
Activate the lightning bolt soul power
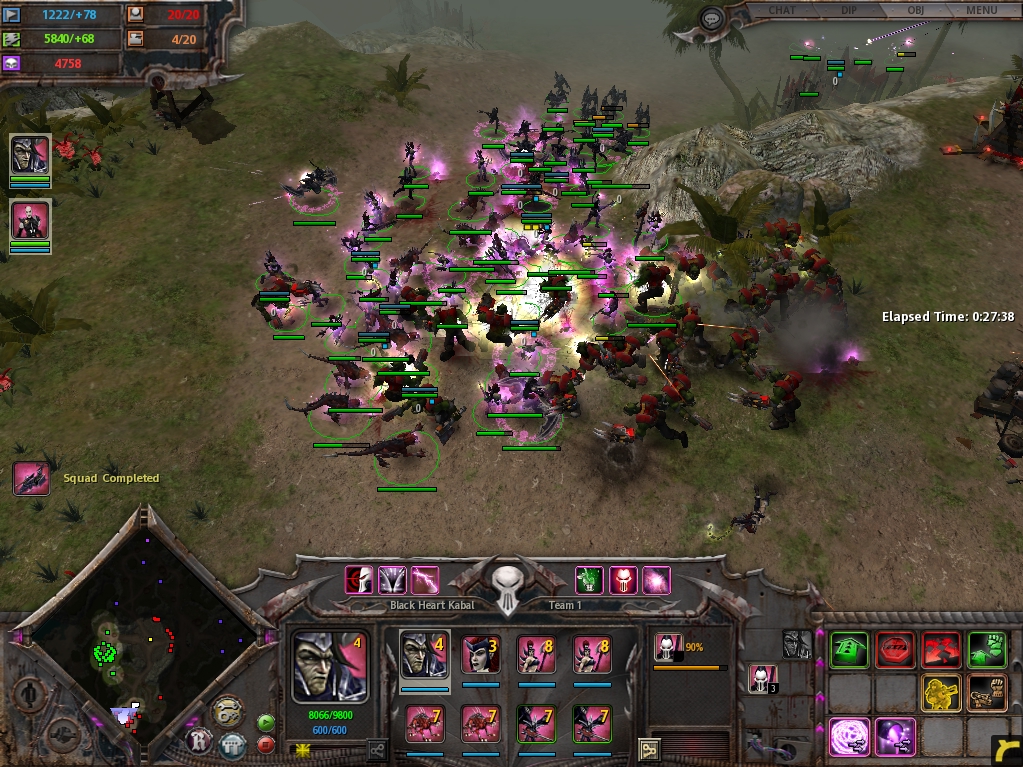[x=426, y=580]
